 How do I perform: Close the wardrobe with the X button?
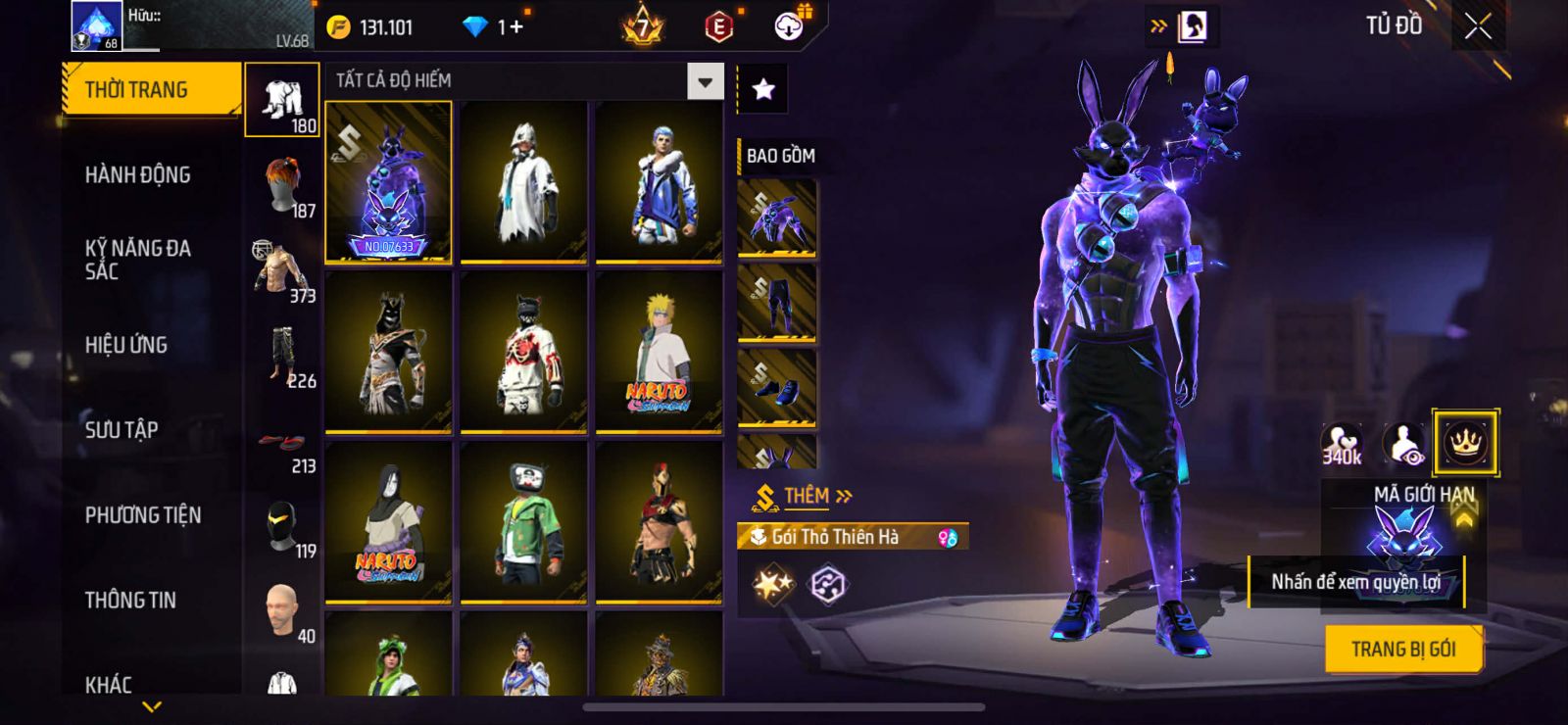click(x=1478, y=27)
